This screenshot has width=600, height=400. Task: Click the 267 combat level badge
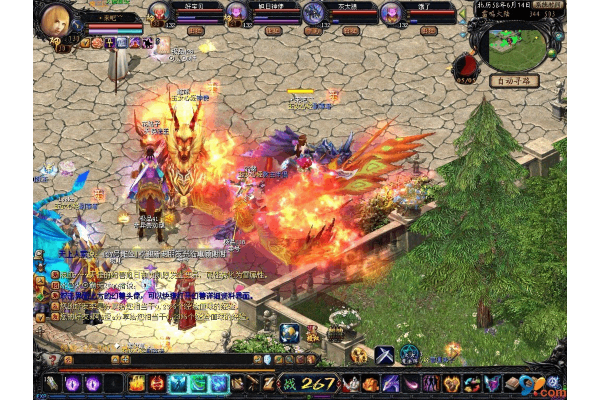pyautogui.click(x=308, y=383)
